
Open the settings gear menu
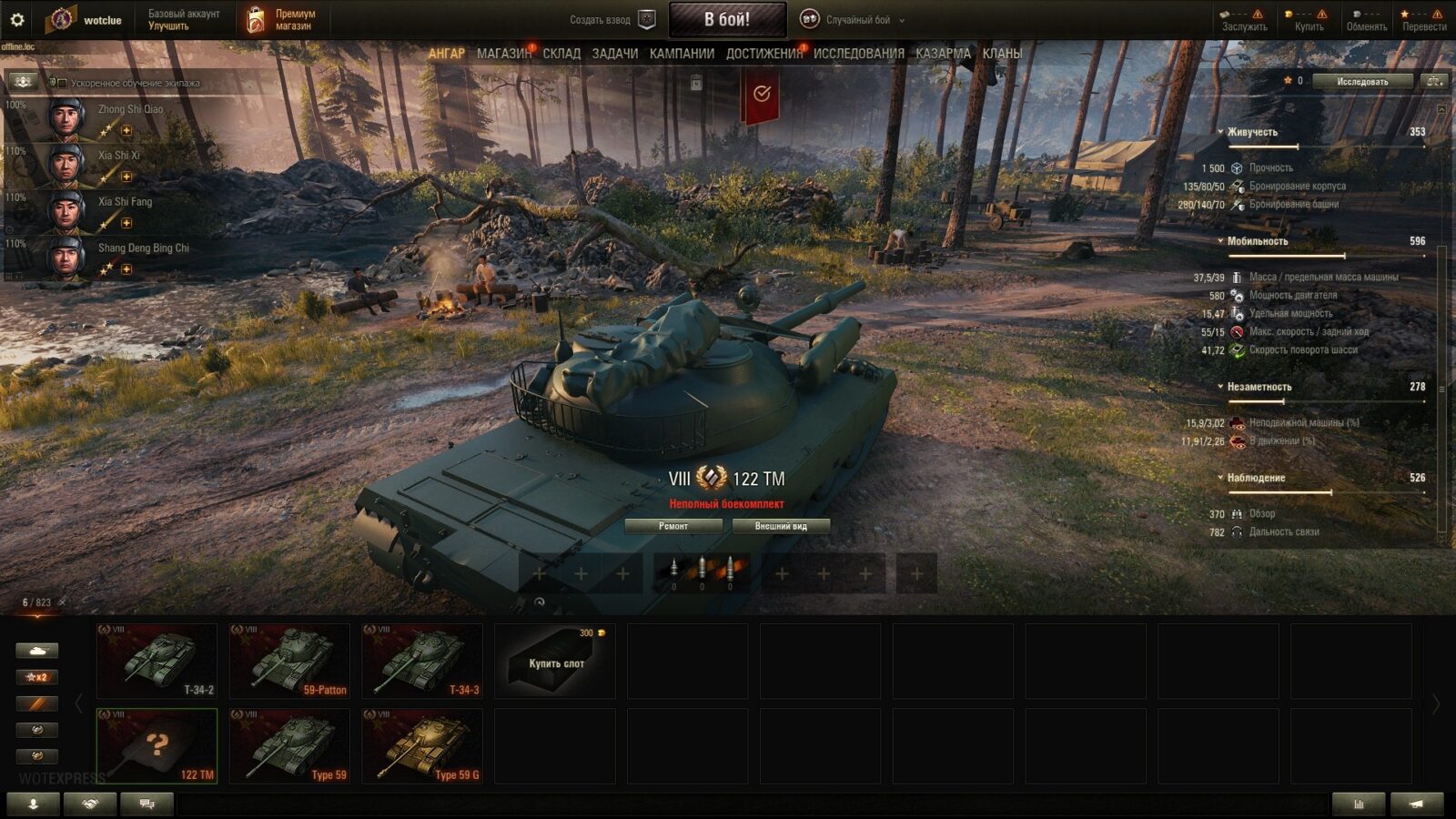(16, 19)
